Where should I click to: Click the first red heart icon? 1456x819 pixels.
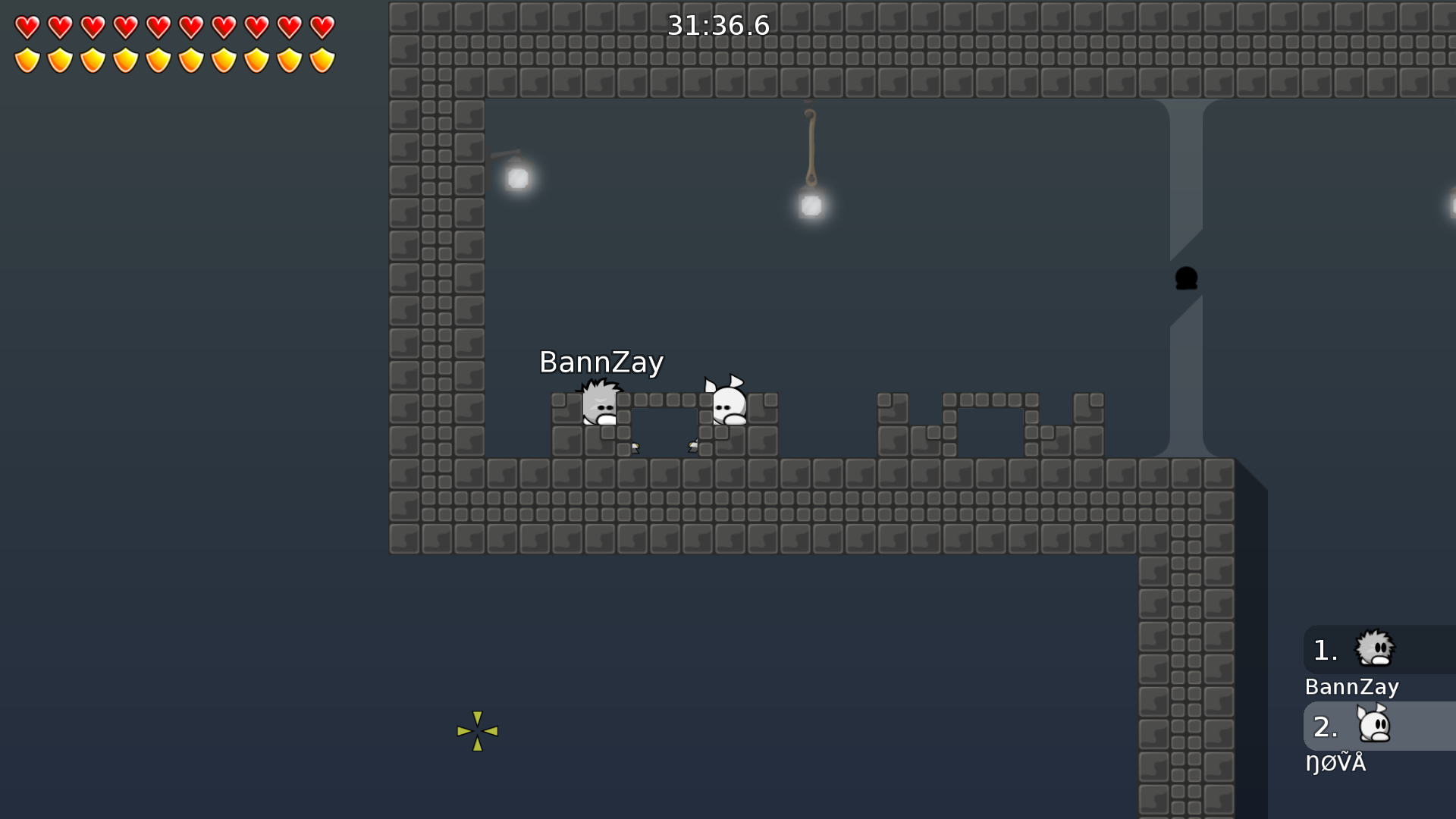point(27,27)
